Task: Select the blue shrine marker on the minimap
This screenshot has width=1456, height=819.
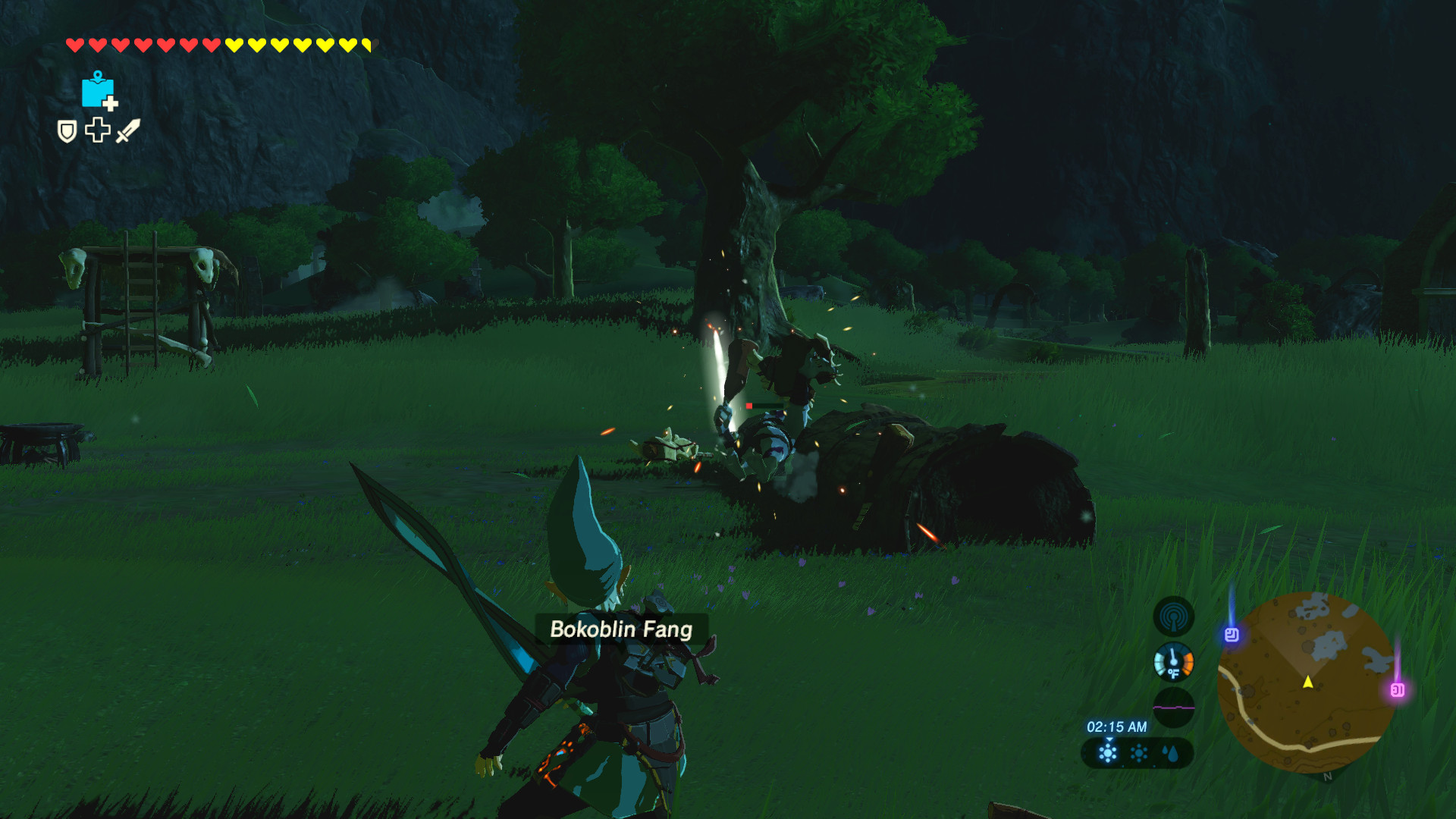Action: point(1232,635)
